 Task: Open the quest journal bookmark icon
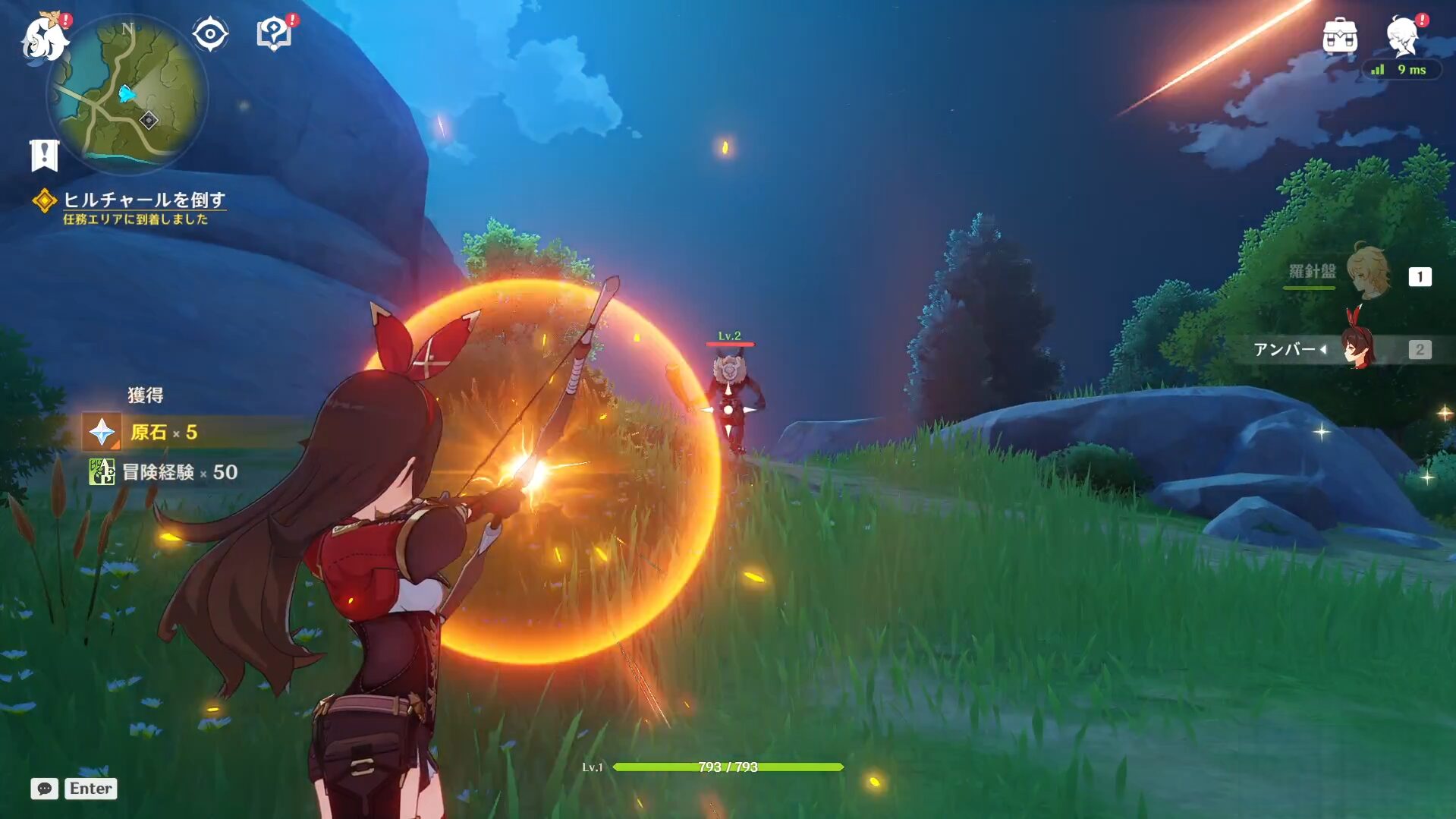point(44,155)
